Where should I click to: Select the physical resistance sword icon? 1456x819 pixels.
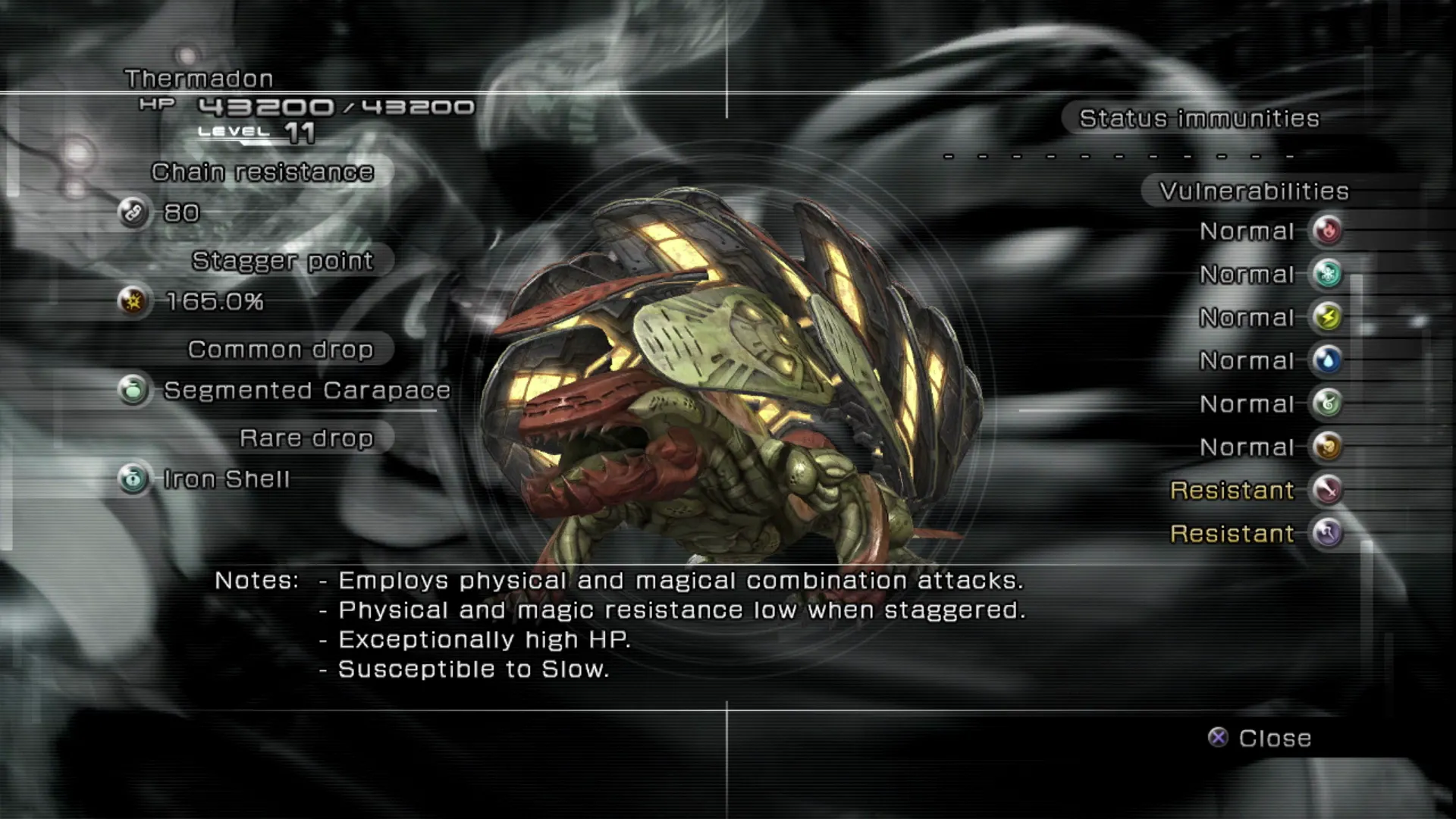1327,490
